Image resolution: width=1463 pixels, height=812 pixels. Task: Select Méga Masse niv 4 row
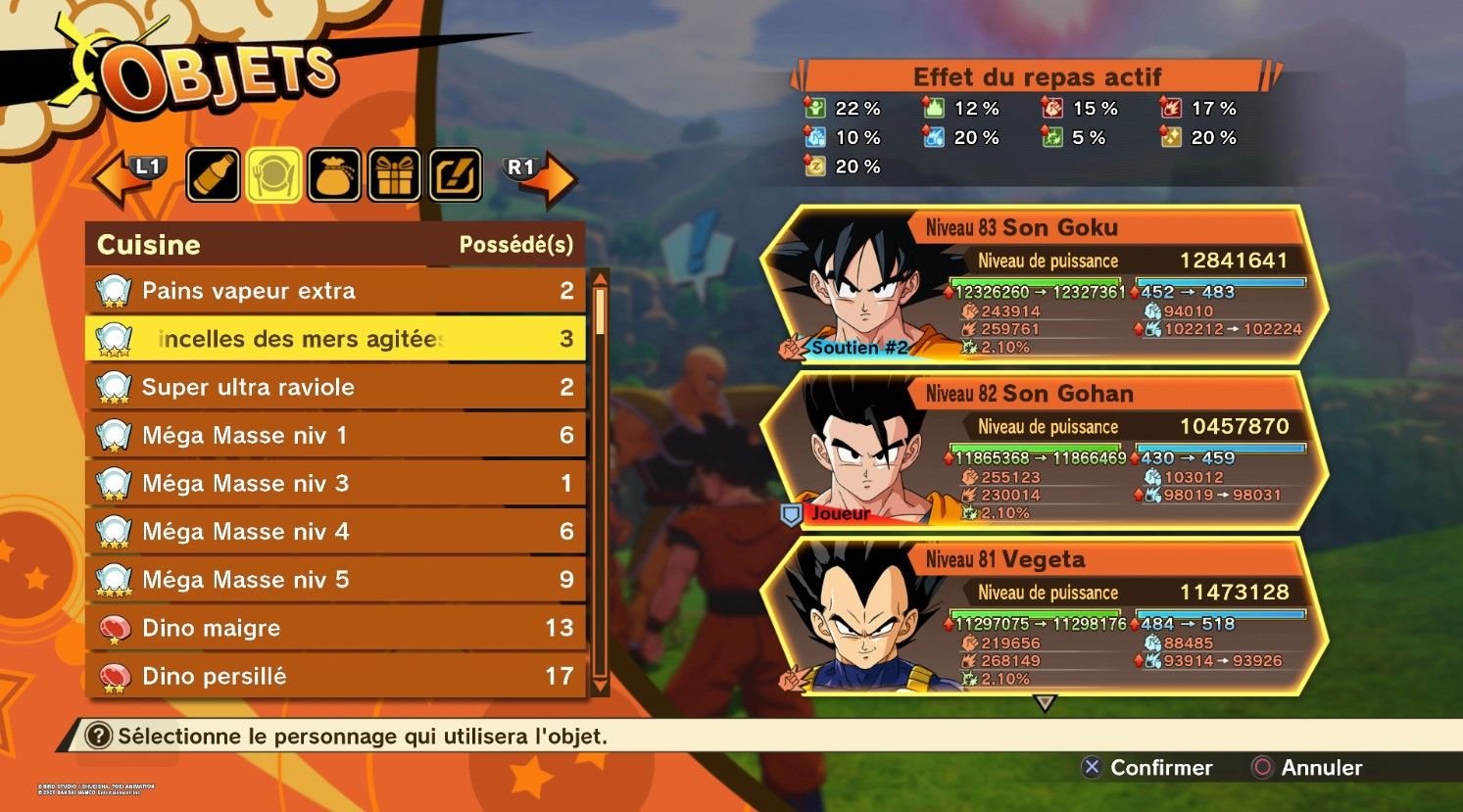pos(335,531)
